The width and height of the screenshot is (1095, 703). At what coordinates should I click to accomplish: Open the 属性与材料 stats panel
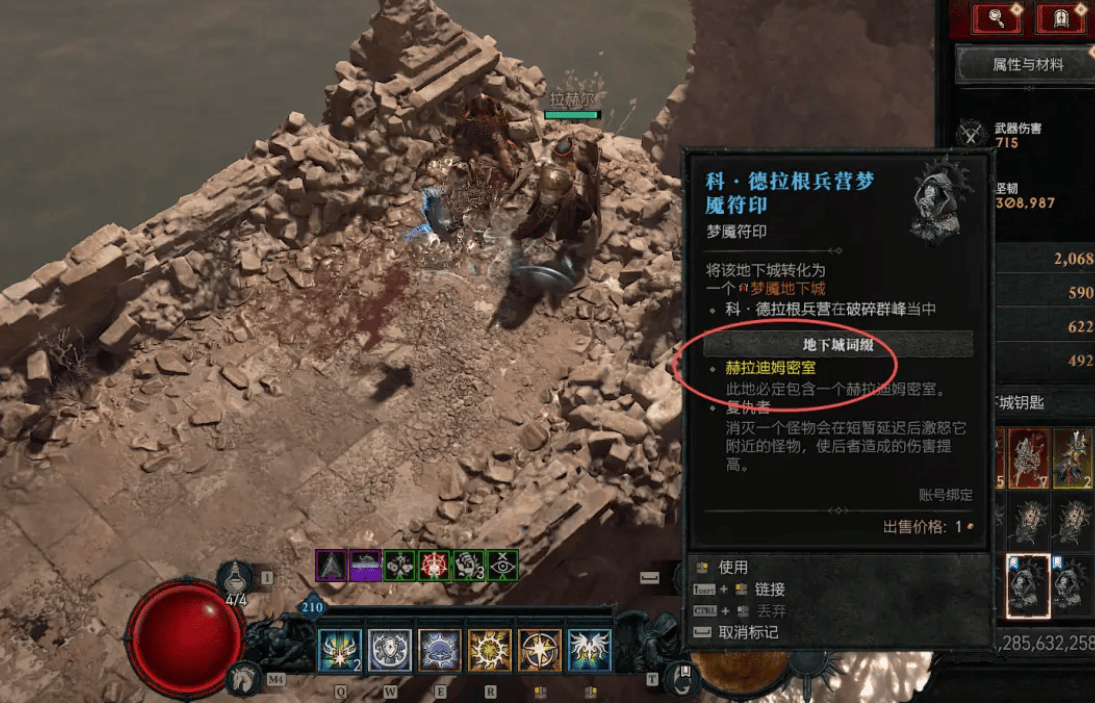point(1027,65)
